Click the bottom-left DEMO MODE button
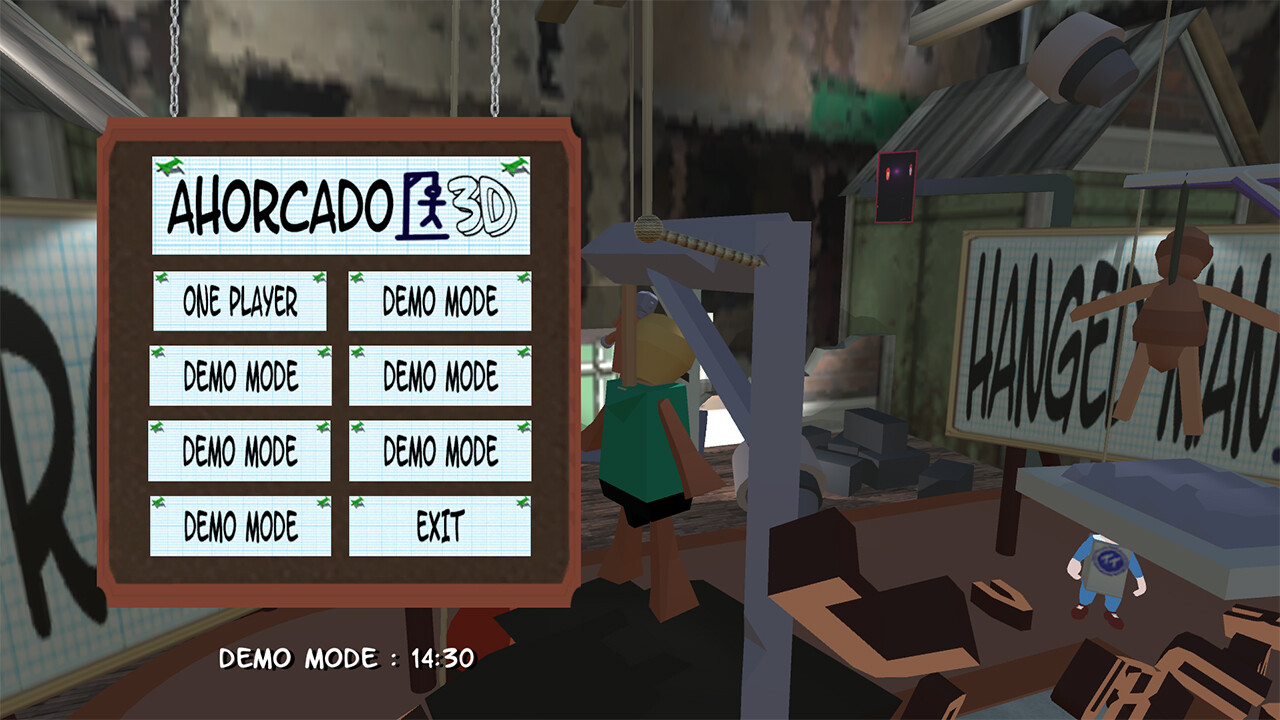The width and height of the screenshot is (1280, 720). [x=240, y=523]
